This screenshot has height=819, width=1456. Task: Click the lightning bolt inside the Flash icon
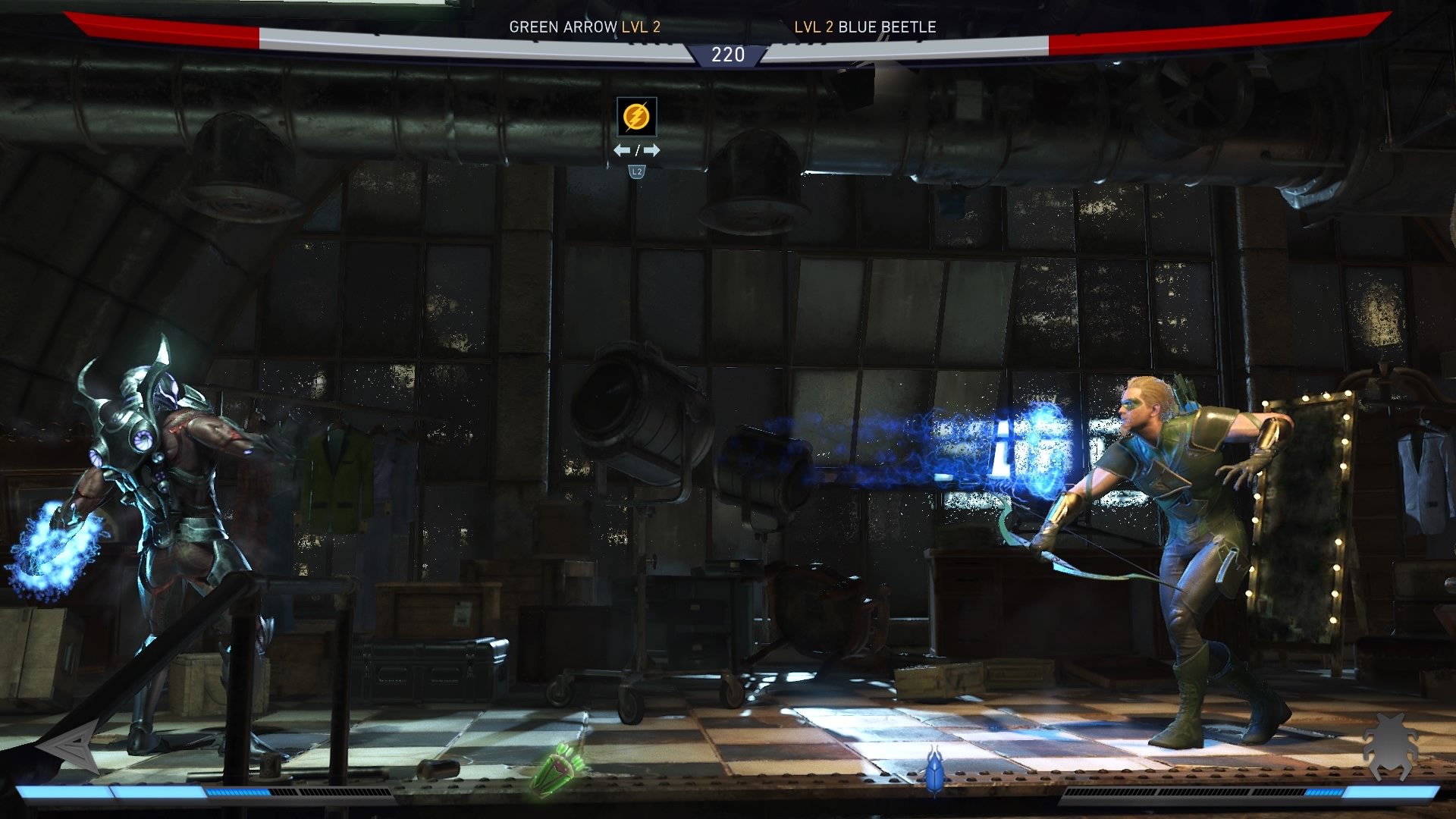tap(635, 115)
